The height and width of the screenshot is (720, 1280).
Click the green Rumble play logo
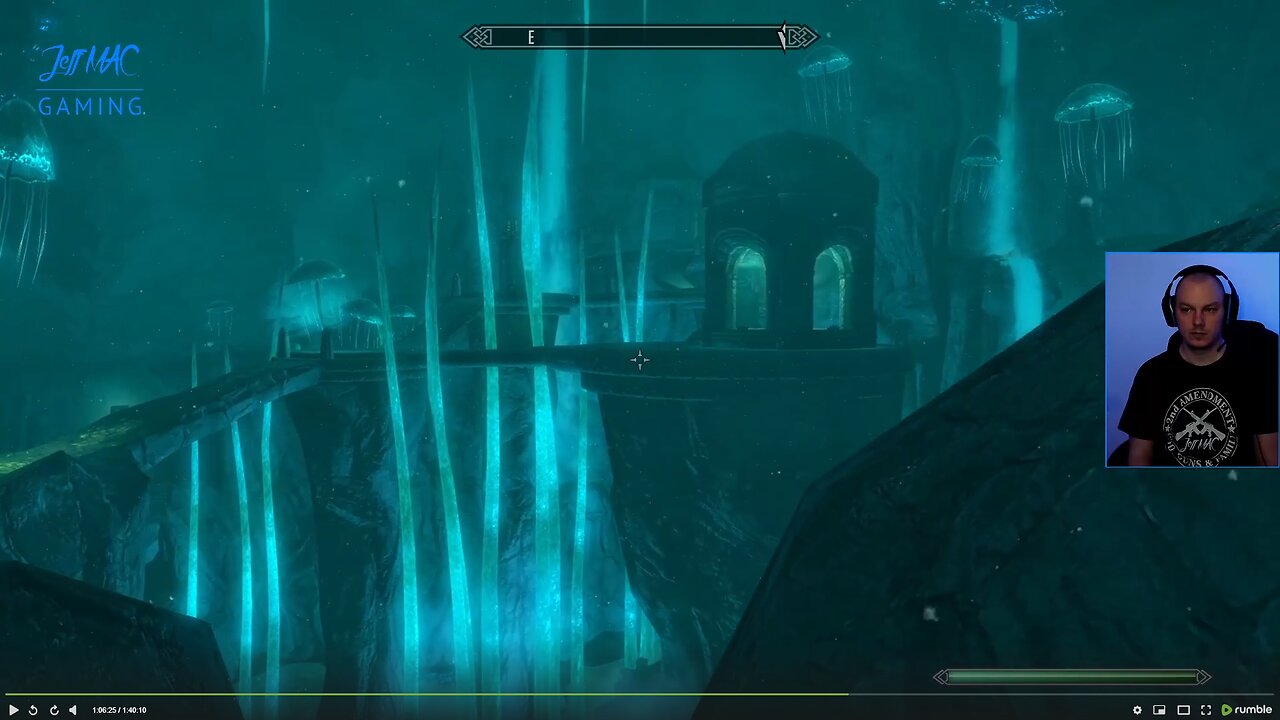(x=1227, y=709)
